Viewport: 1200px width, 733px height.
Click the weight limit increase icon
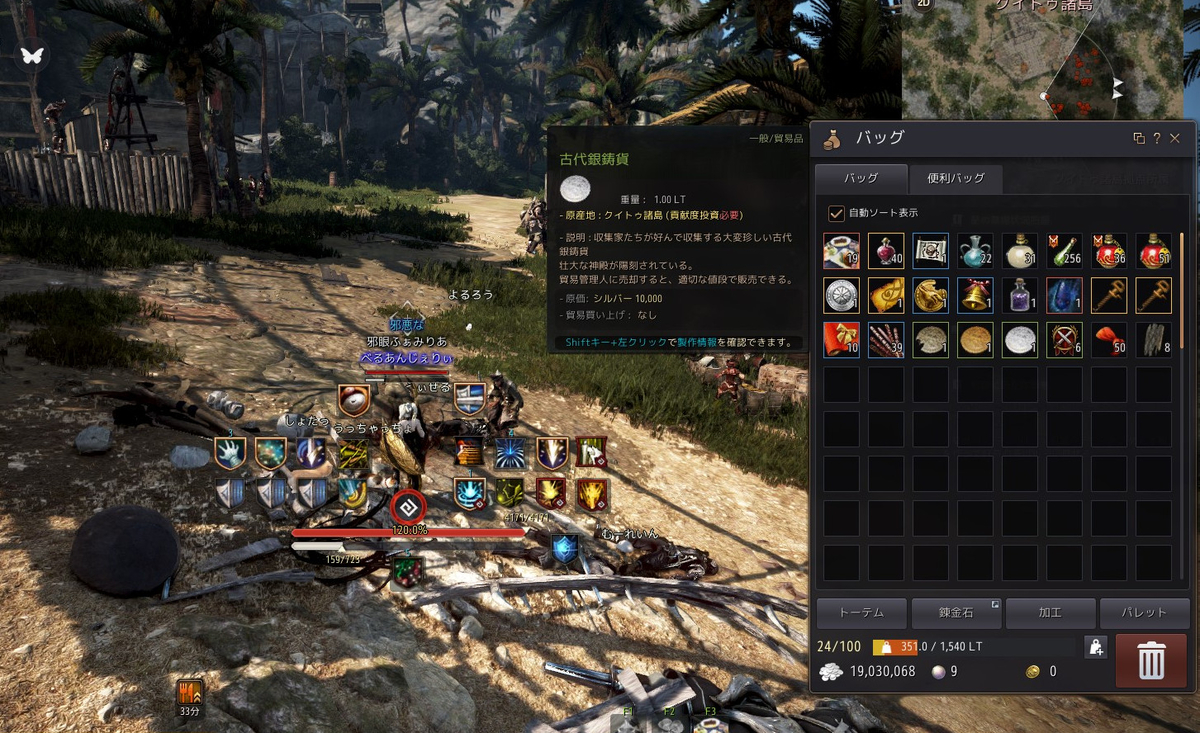coord(1096,647)
